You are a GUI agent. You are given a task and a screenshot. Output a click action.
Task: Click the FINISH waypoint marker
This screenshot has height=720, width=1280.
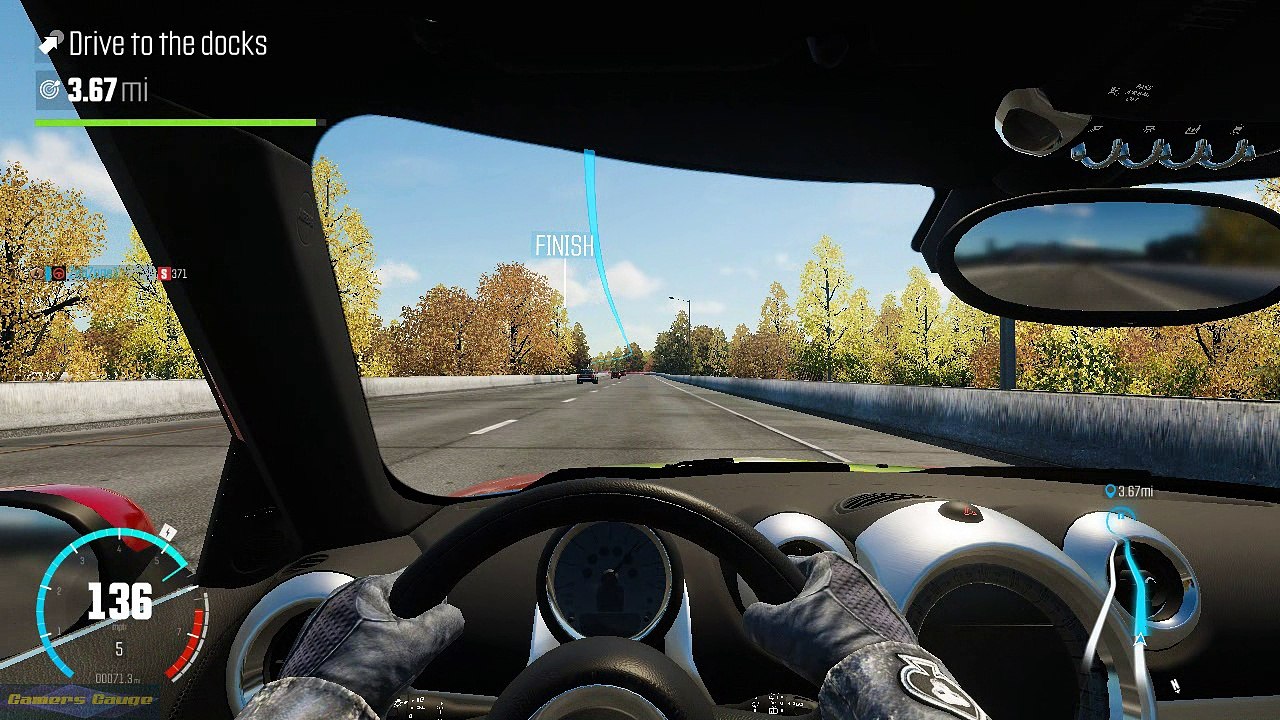pos(564,246)
